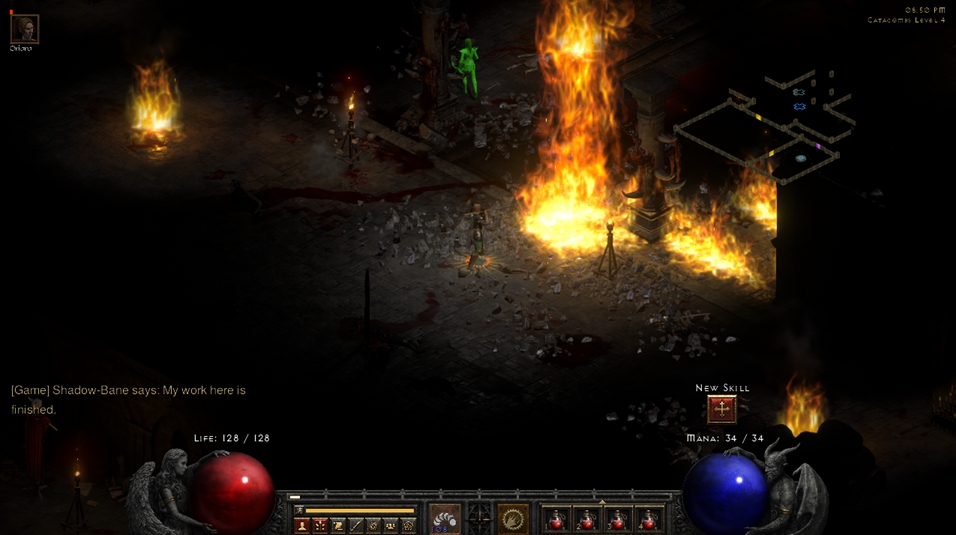The height and width of the screenshot is (535, 956).
Task: Use the health potion in belt slot 4
Action: click(x=649, y=519)
